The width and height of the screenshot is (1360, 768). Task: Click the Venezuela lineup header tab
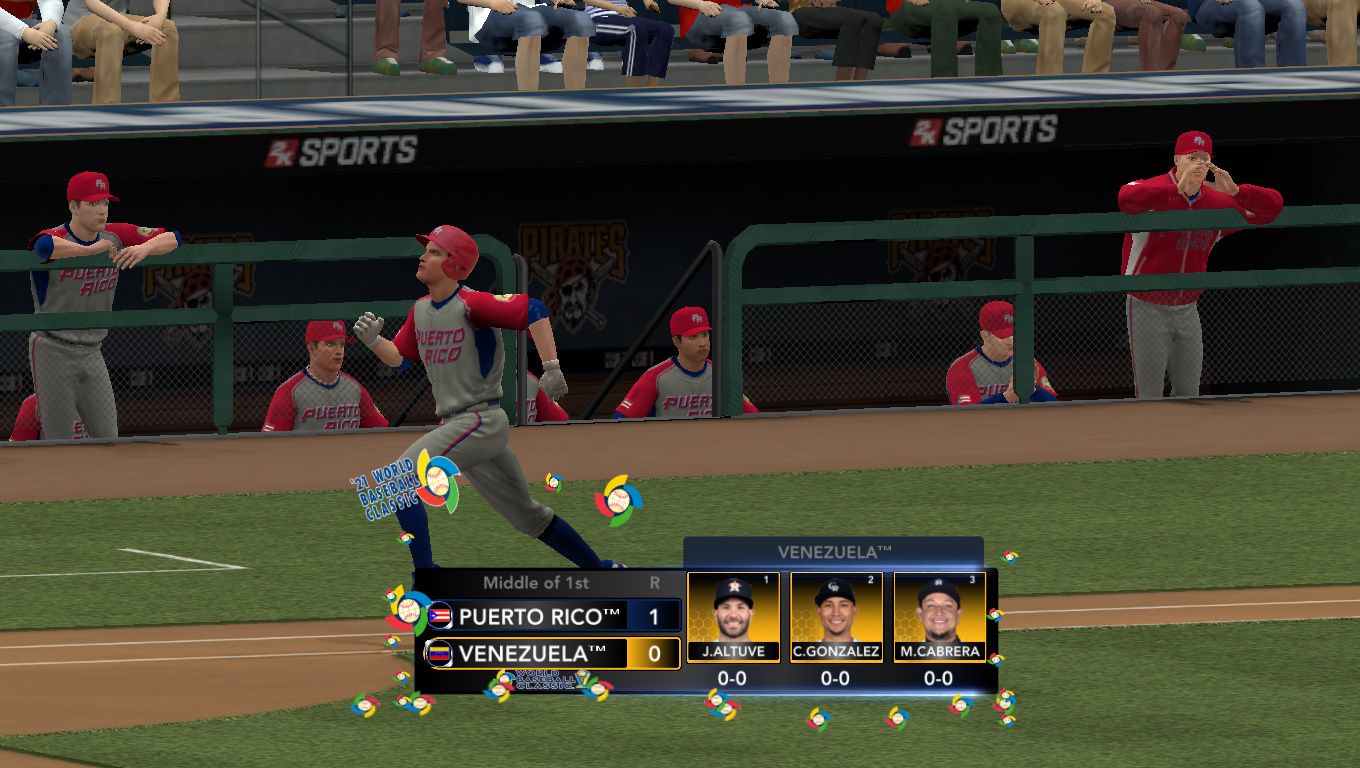(833, 552)
